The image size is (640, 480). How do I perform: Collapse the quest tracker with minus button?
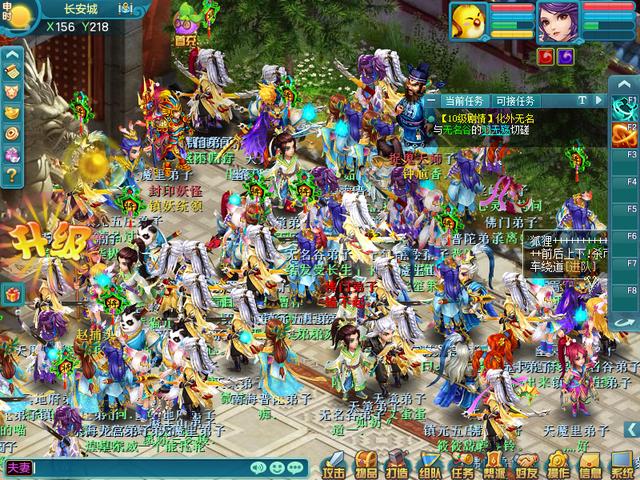pos(430,101)
